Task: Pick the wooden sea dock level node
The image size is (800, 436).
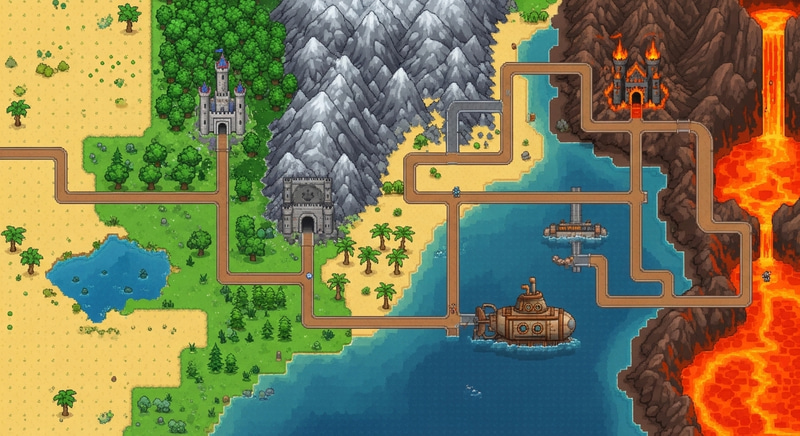Action: [x=576, y=228]
